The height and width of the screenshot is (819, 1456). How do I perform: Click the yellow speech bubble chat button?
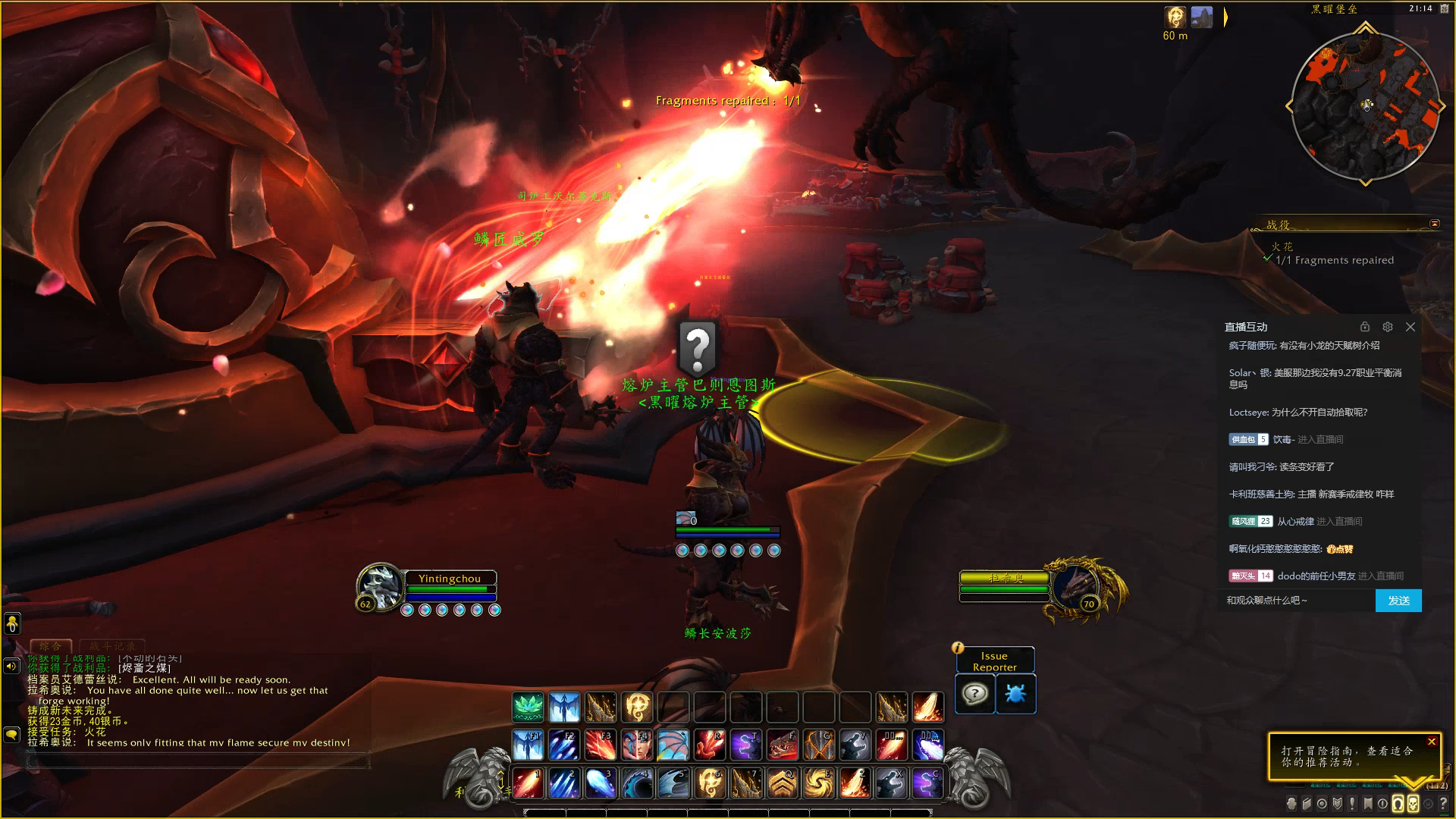coord(11,734)
